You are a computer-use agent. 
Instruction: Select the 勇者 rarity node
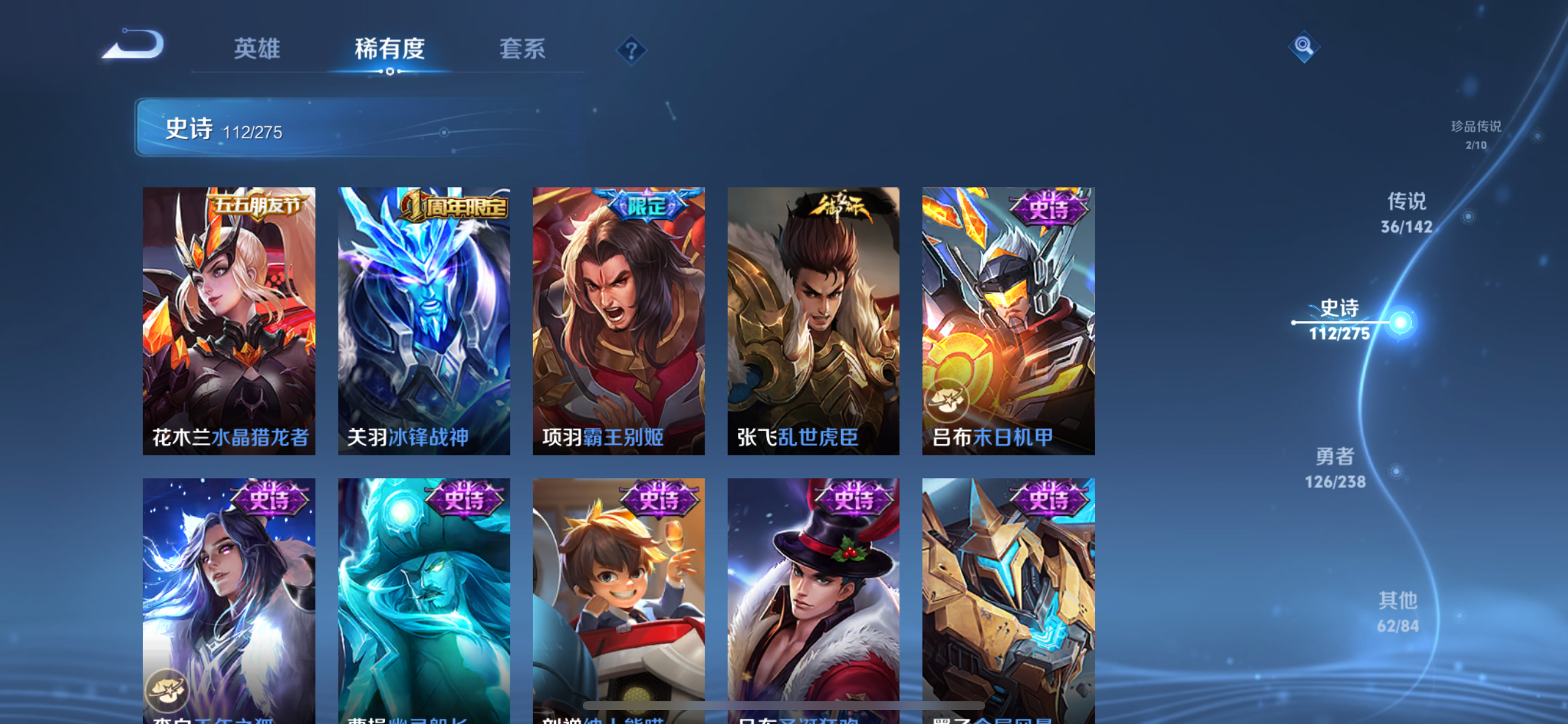tap(1336, 469)
